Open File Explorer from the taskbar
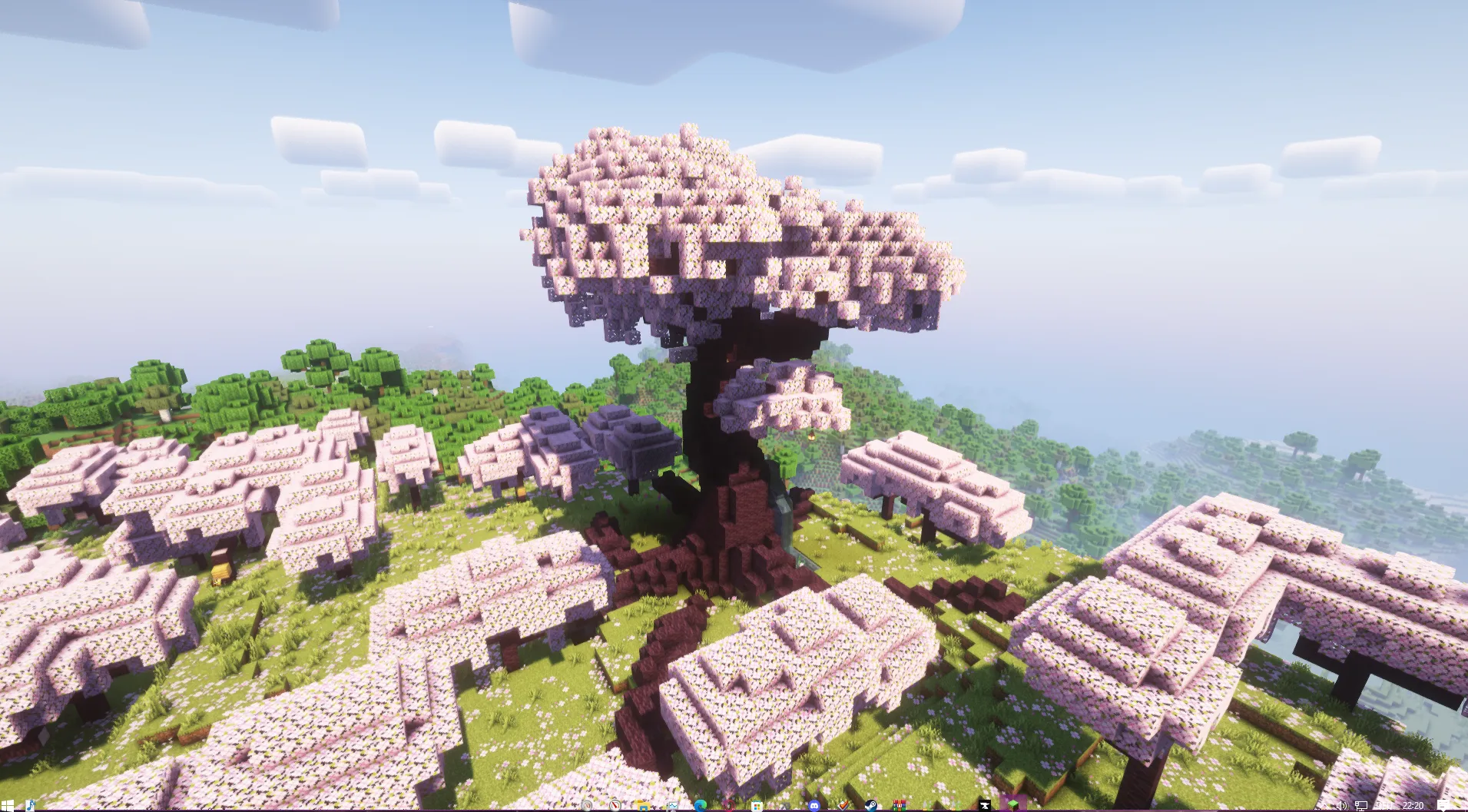 643,804
